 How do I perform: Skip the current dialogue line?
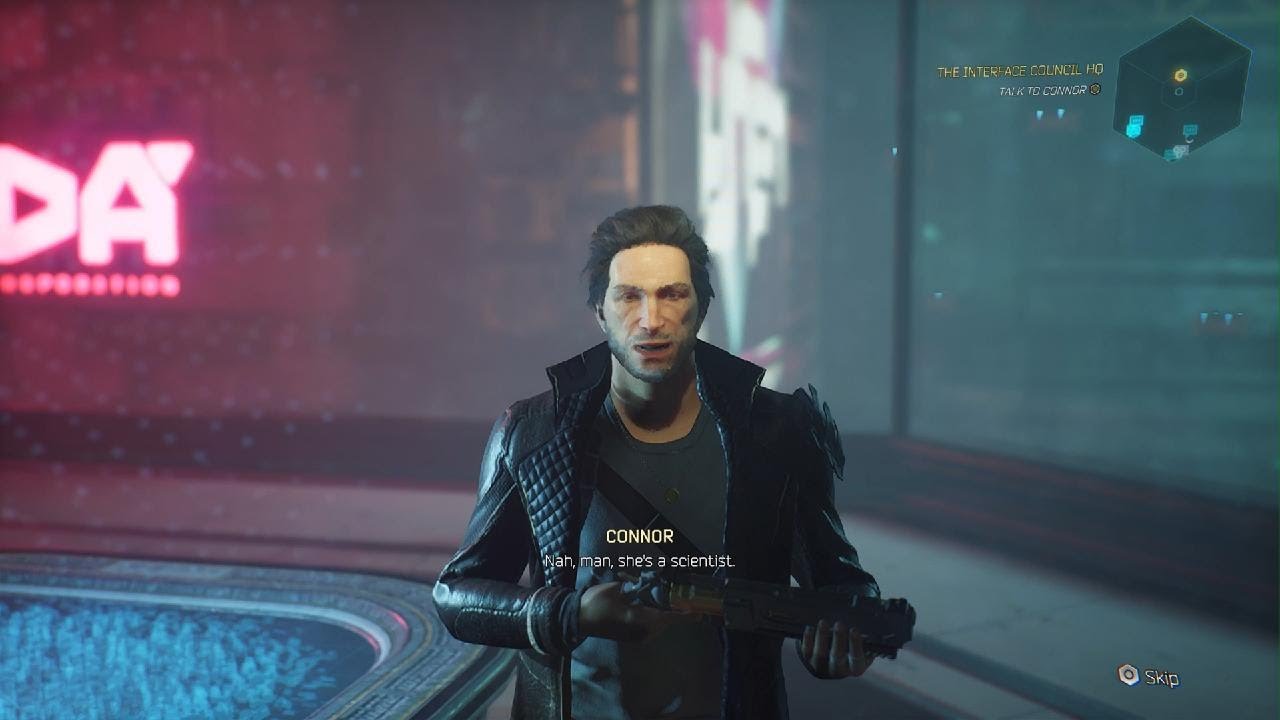pyautogui.click(x=1148, y=677)
